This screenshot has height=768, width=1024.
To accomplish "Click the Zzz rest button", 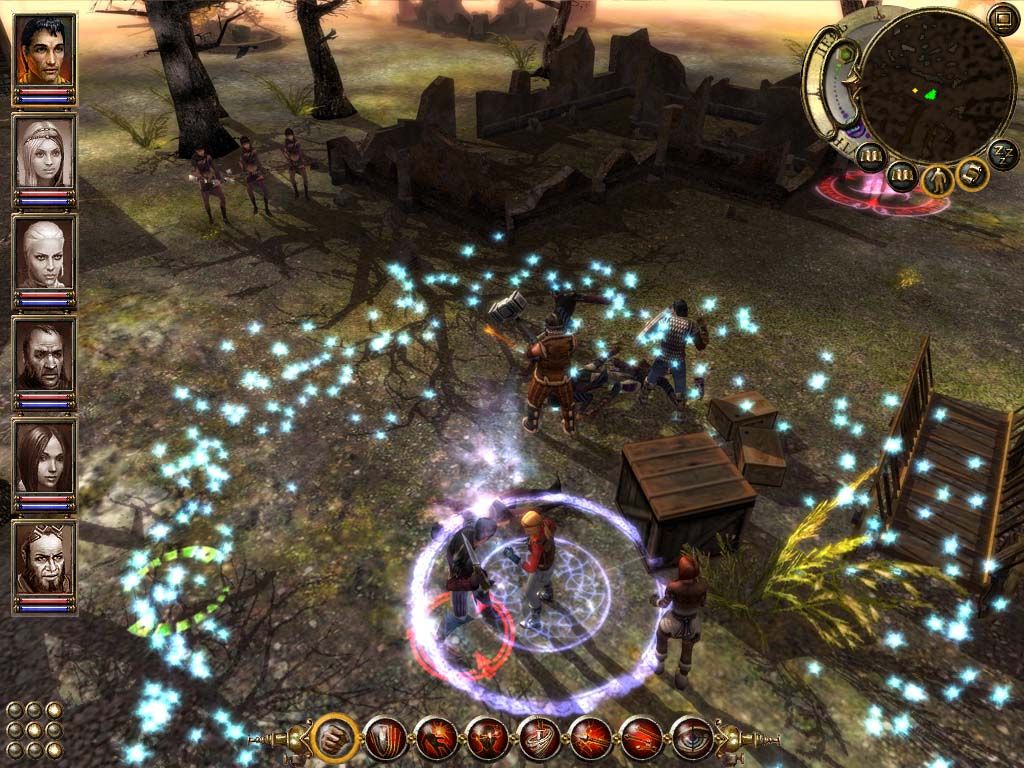I will 1003,153.
